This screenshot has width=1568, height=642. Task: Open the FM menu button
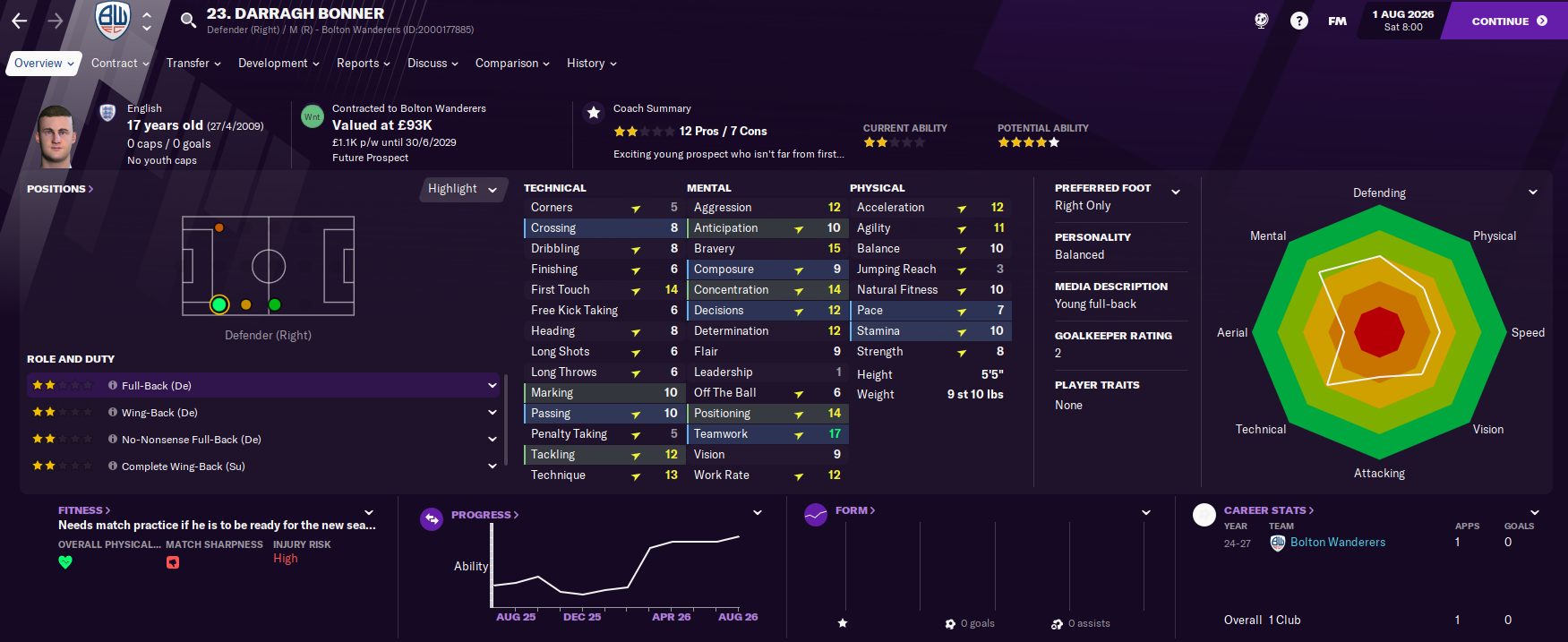[1337, 21]
